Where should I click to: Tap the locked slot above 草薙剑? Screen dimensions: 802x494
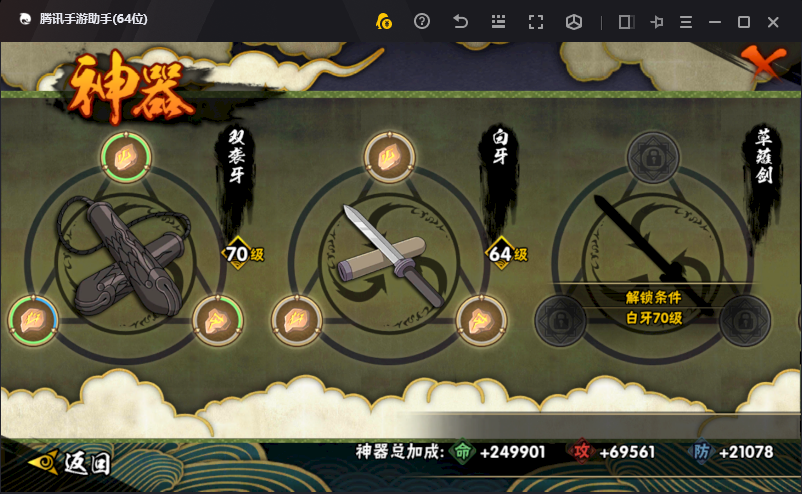pyautogui.click(x=653, y=157)
